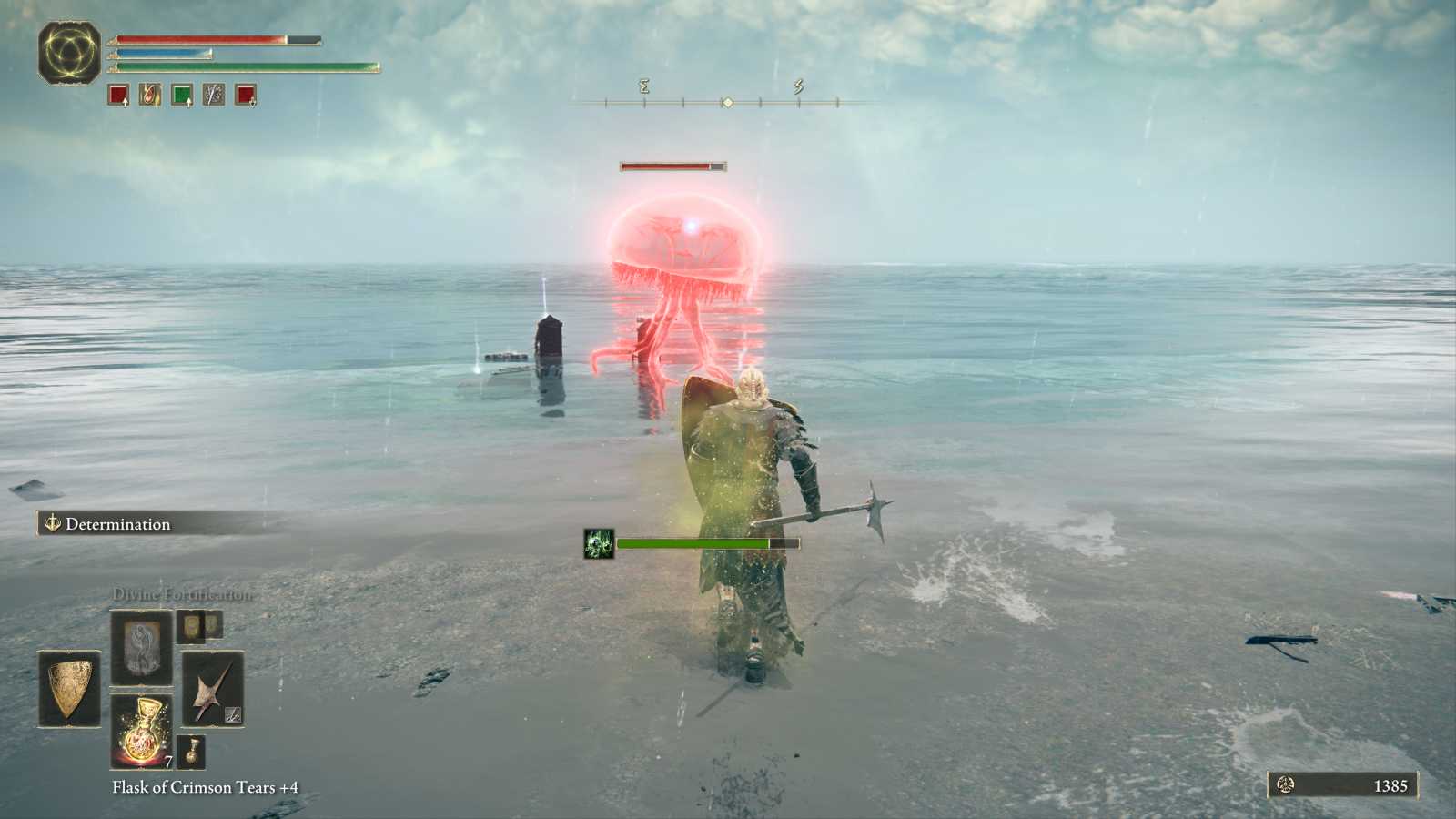
Task: Click the green defense-up buff square icon
Action: click(x=181, y=96)
